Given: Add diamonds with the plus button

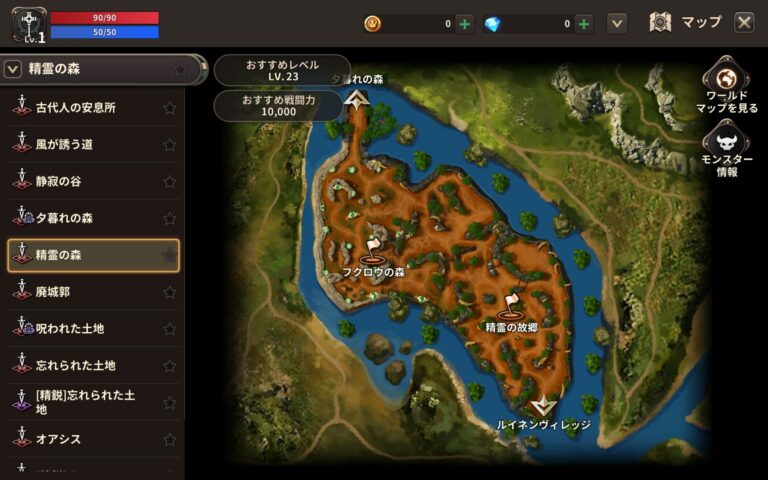Looking at the screenshot, I should click(584, 23).
